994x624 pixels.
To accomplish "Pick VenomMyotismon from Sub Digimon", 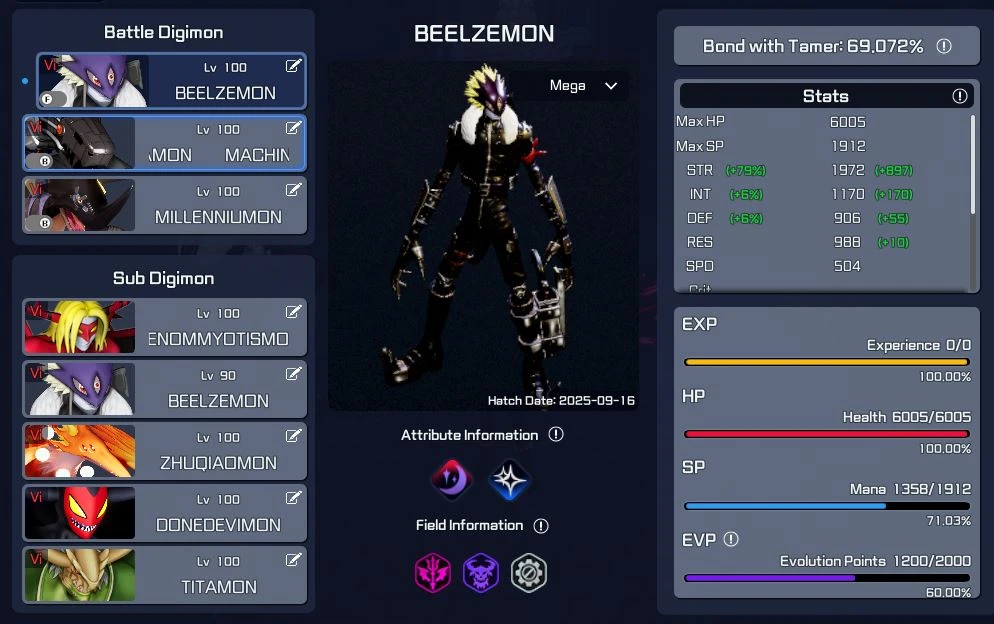I will click(165, 327).
